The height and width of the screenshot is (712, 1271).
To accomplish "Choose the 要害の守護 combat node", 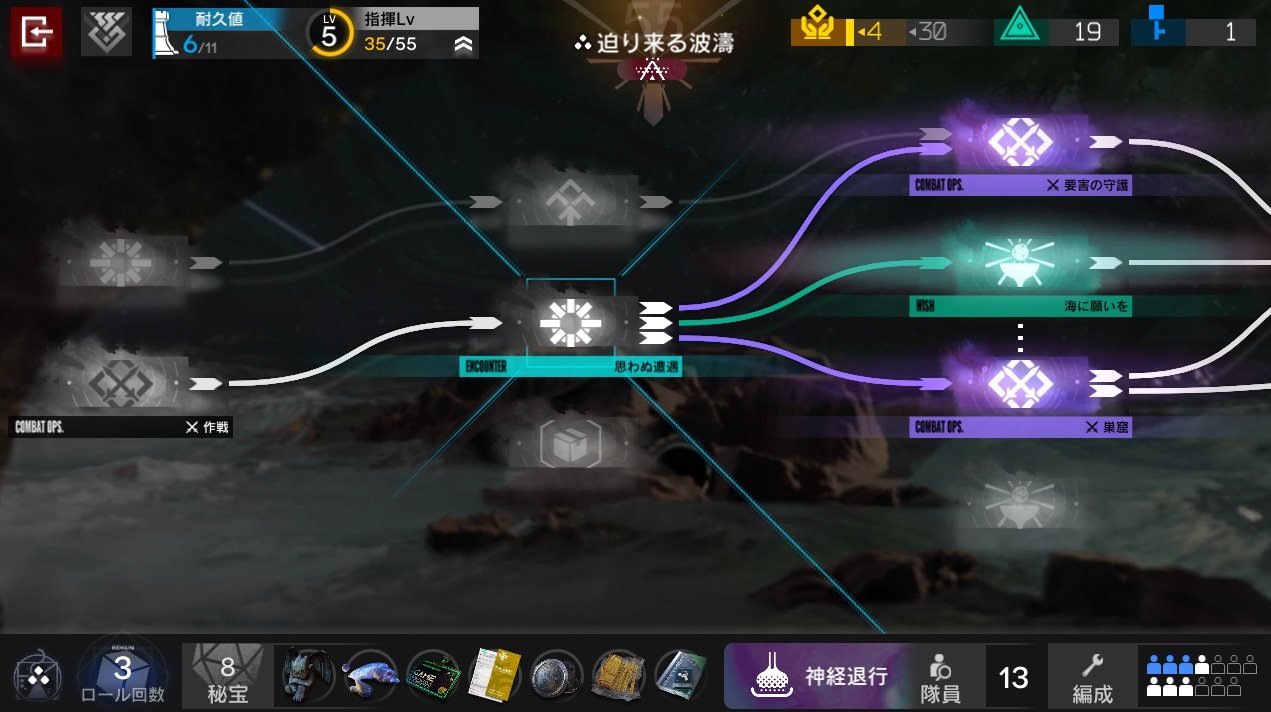I will (x=1019, y=145).
